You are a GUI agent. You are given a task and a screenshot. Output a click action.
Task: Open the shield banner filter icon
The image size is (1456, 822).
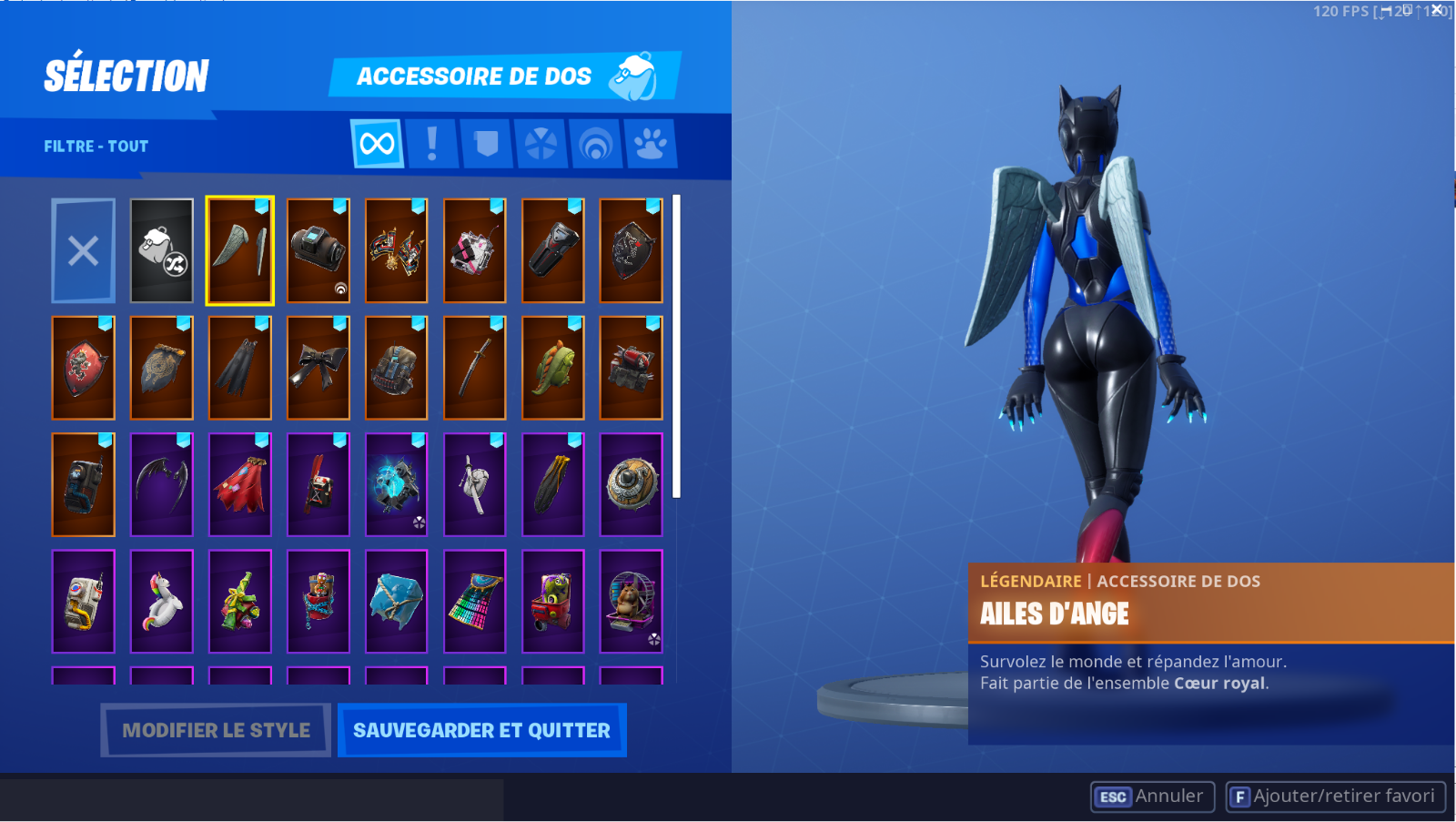point(487,144)
